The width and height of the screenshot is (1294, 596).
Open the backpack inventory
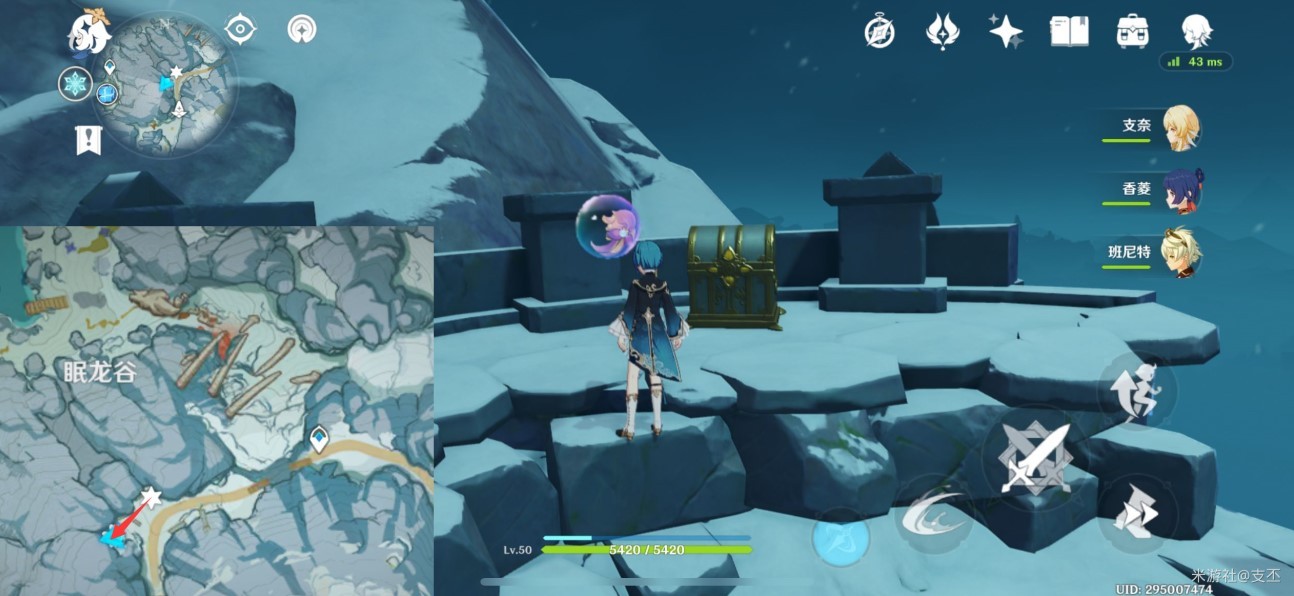(1132, 31)
